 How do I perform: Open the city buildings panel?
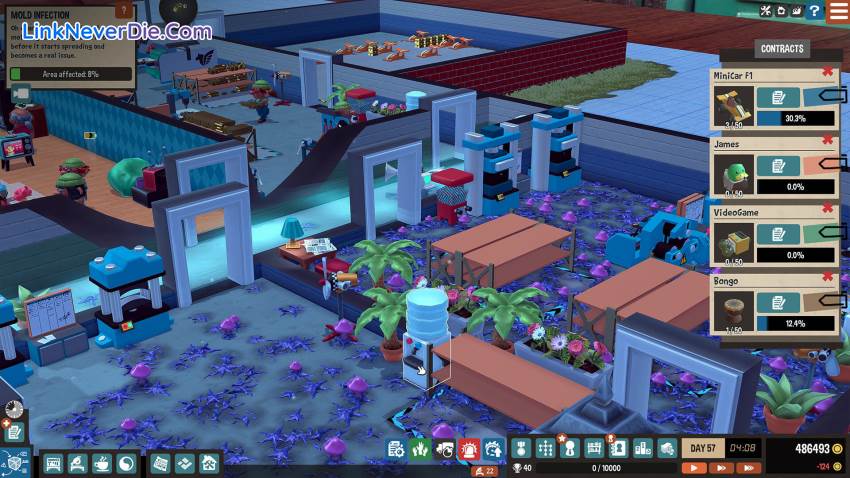coord(641,448)
